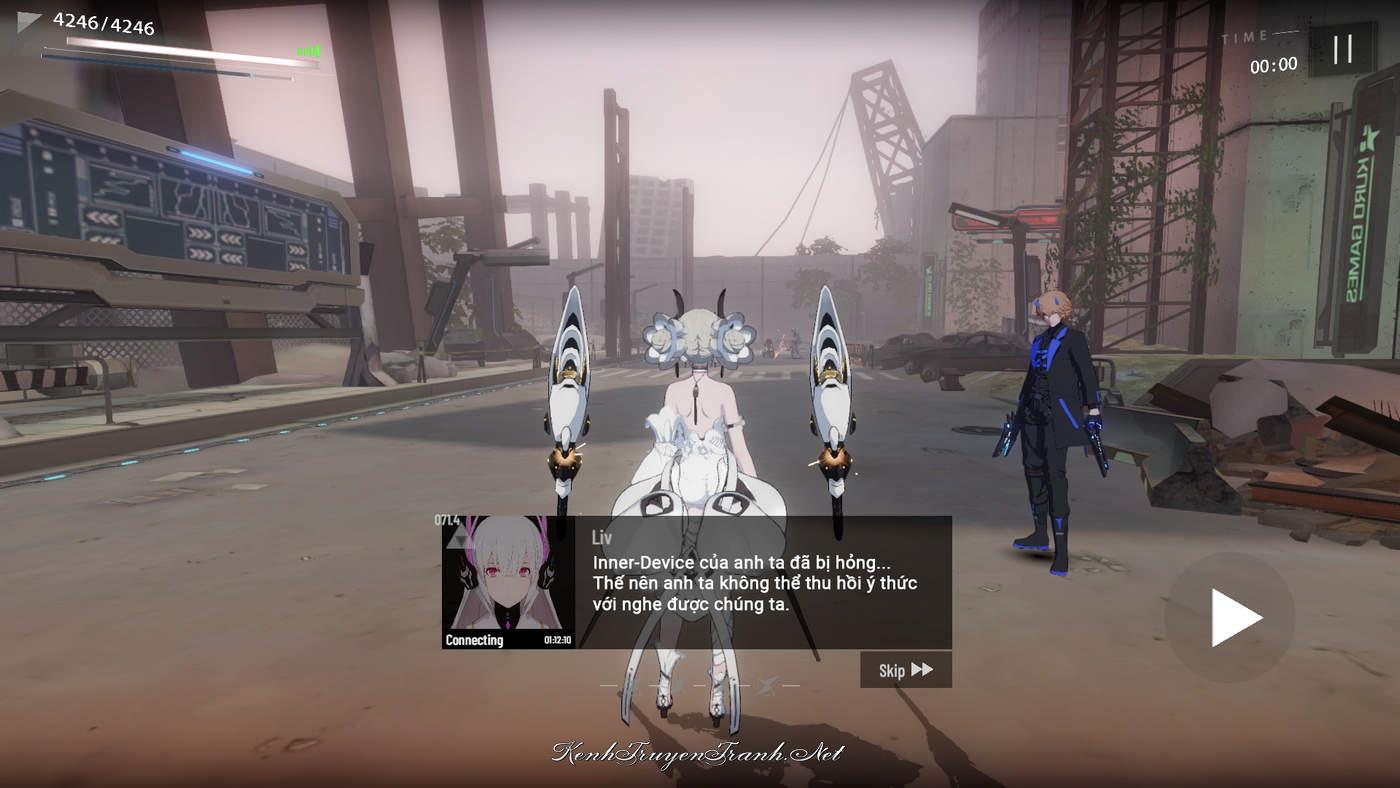Pause the game with the top-right button
The height and width of the screenshot is (788, 1400).
point(1342,49)
